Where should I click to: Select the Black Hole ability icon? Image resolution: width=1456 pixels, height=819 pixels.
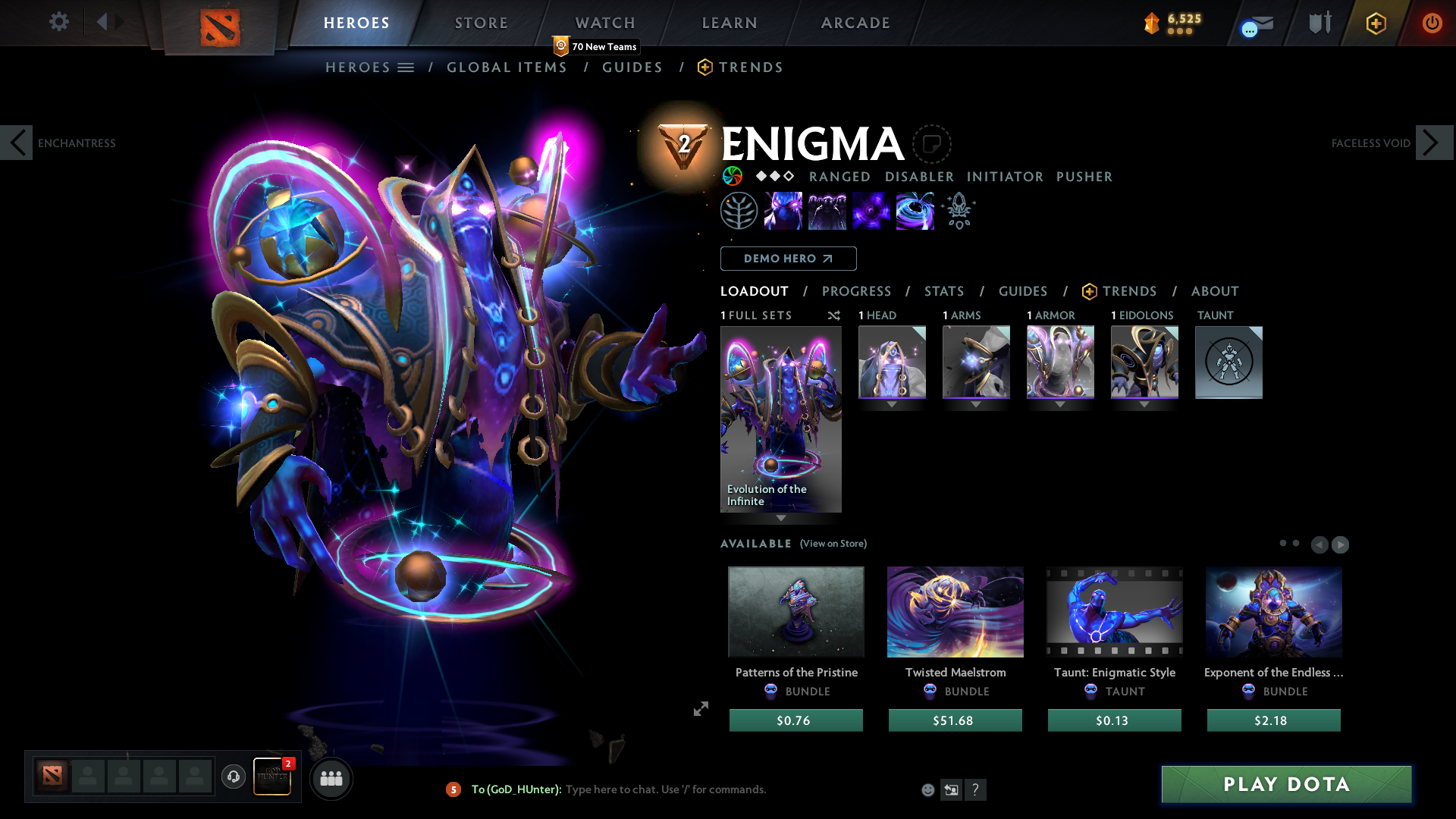tap(915, 211)
